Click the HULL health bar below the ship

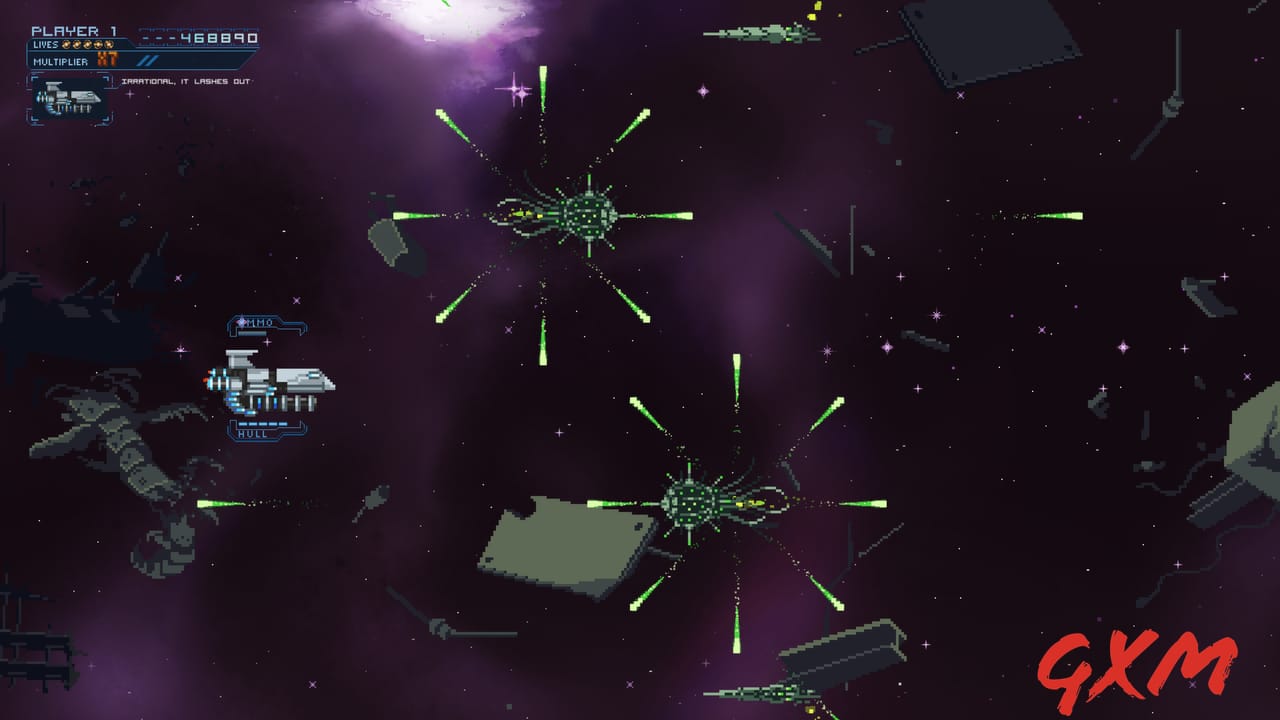click(262, 423)
